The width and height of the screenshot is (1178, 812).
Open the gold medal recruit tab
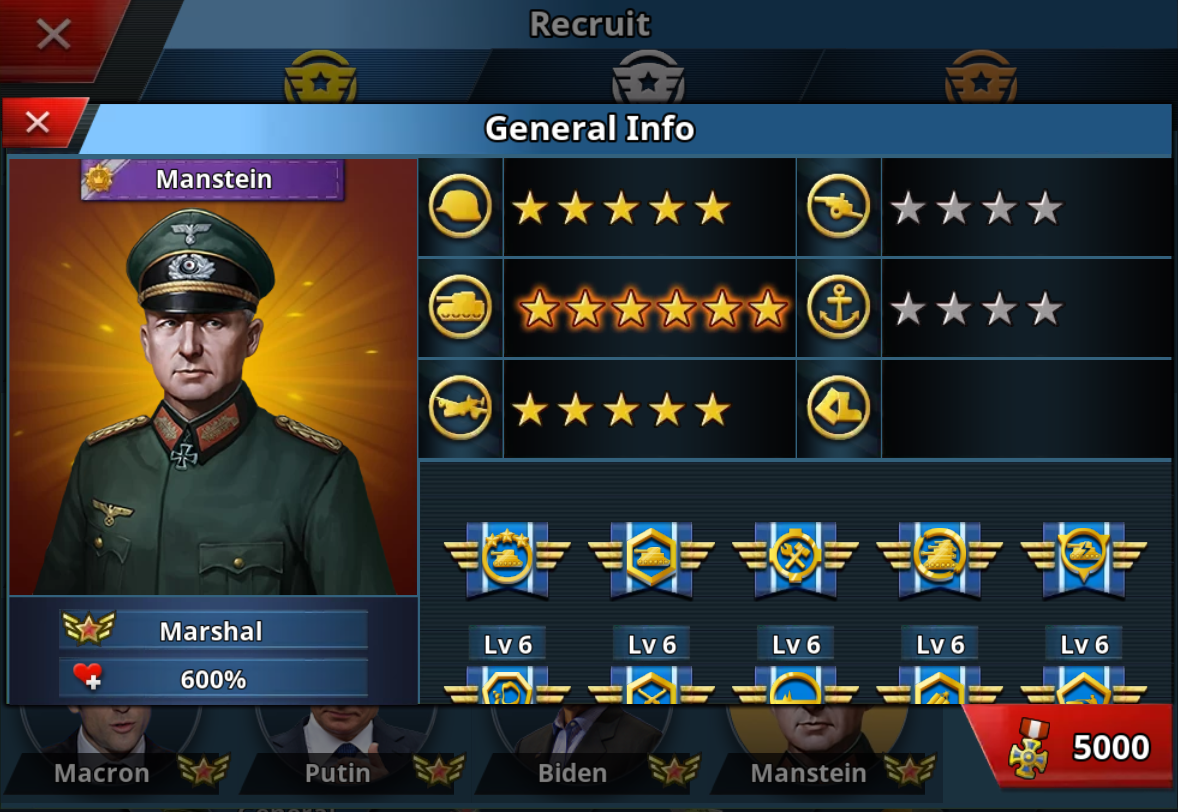tap(320, 78)
